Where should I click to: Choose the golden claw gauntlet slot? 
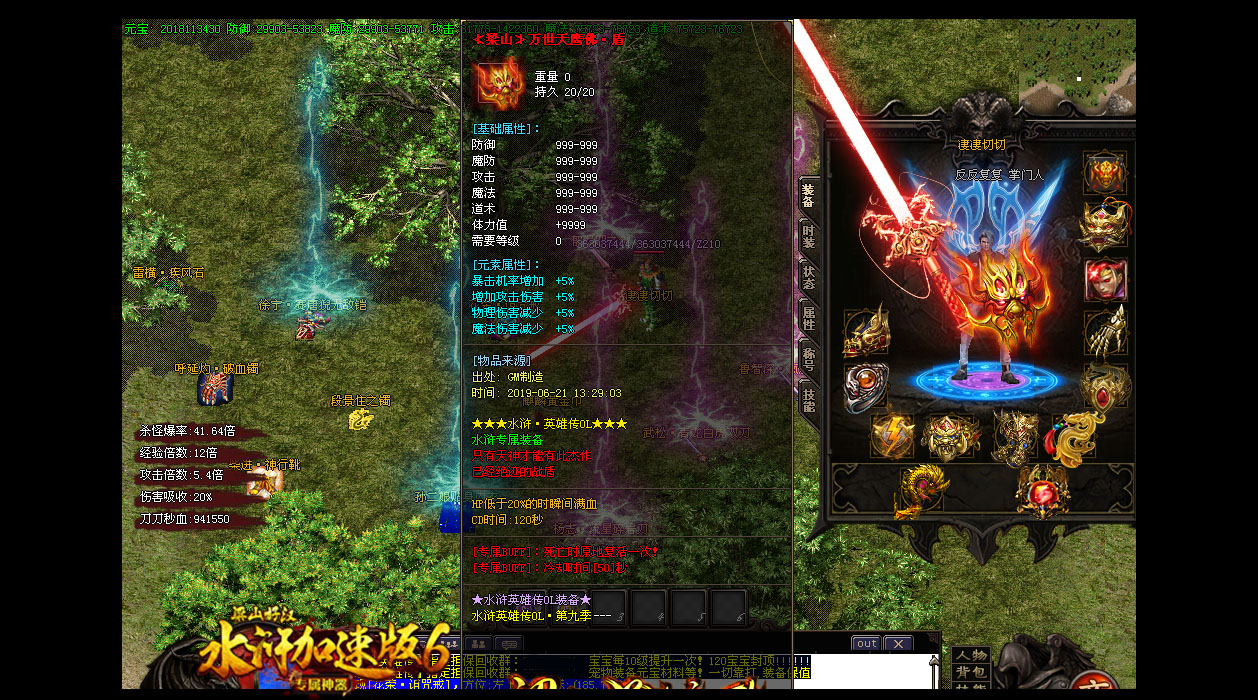tap(1105, 332)
